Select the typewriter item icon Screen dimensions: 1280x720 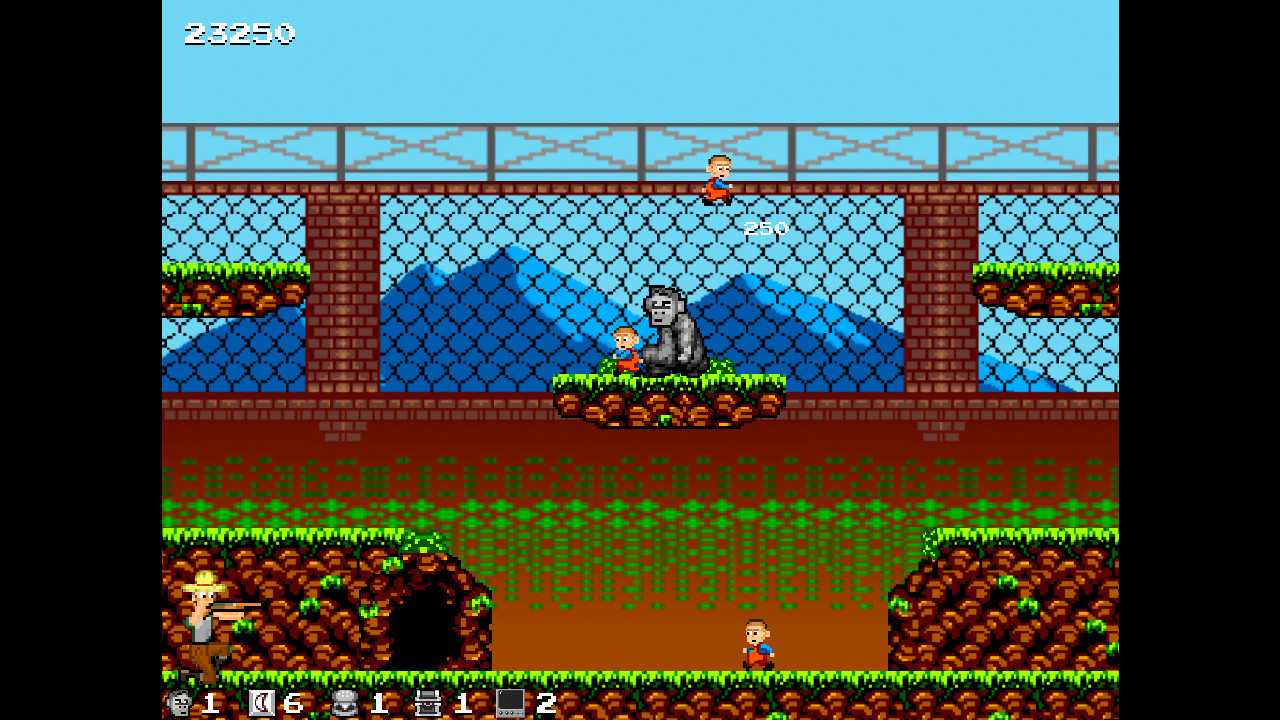(x=428, y=703)
